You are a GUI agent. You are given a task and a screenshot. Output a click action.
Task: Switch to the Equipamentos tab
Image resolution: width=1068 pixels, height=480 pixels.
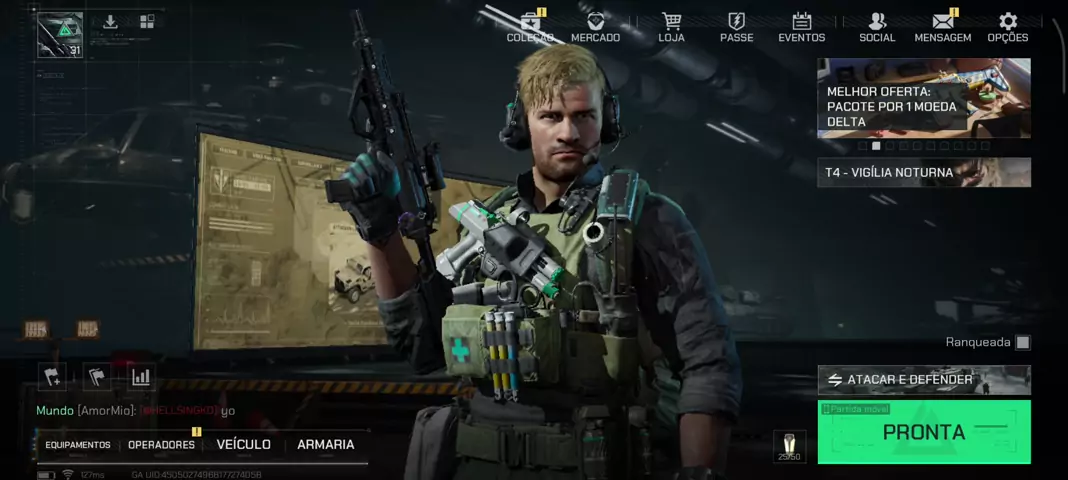tap(78, 445)
